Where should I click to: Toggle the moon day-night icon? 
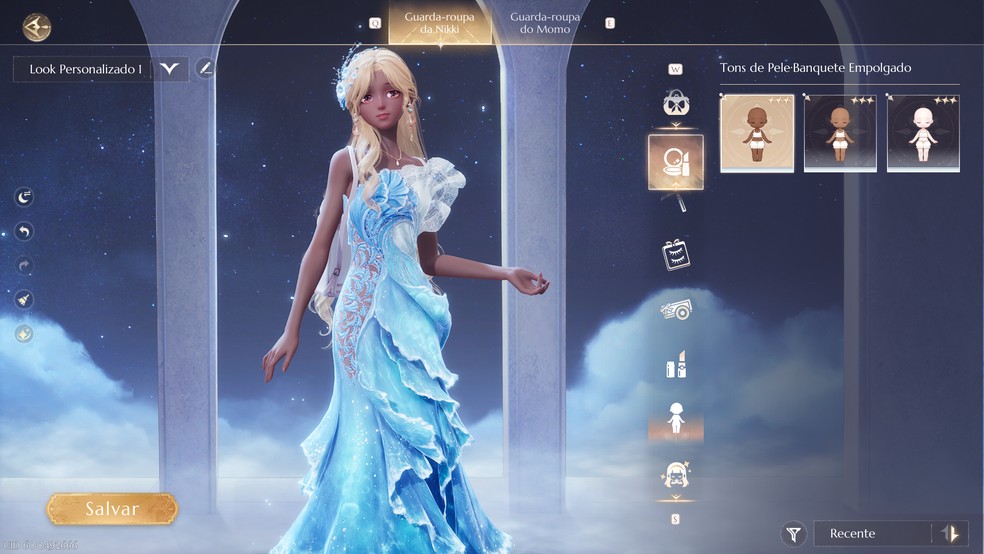click(24, 198)
